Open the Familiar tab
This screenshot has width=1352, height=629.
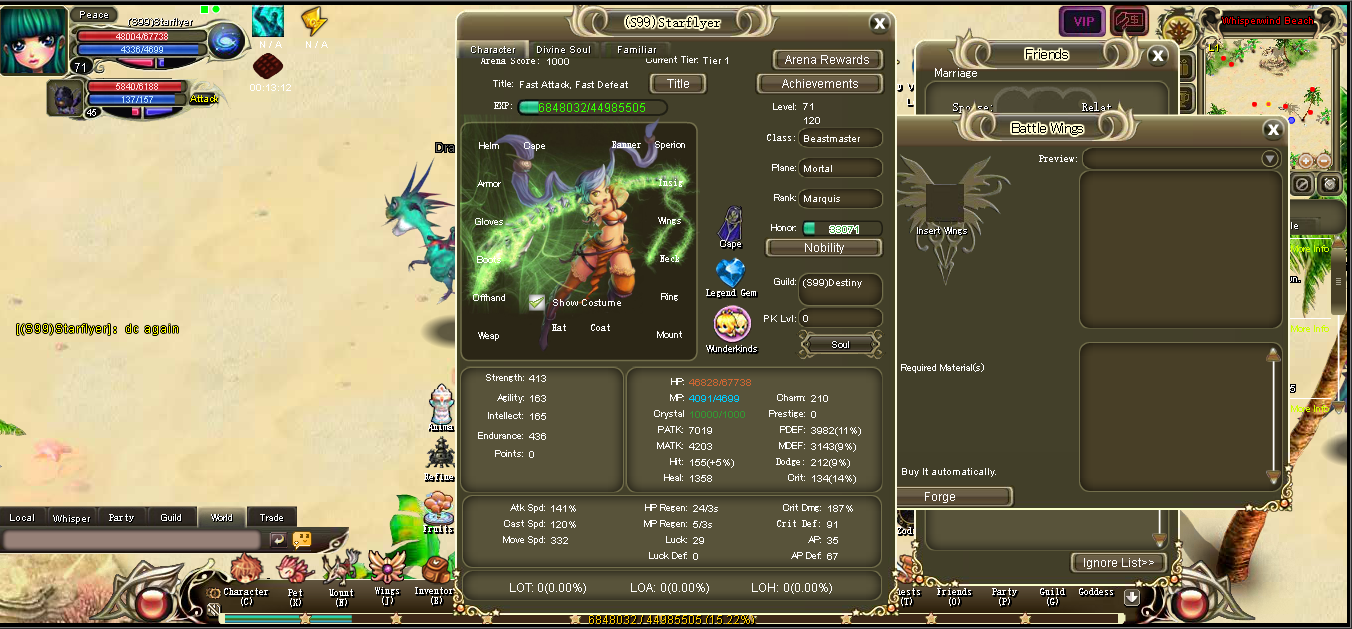pos(637,49)
